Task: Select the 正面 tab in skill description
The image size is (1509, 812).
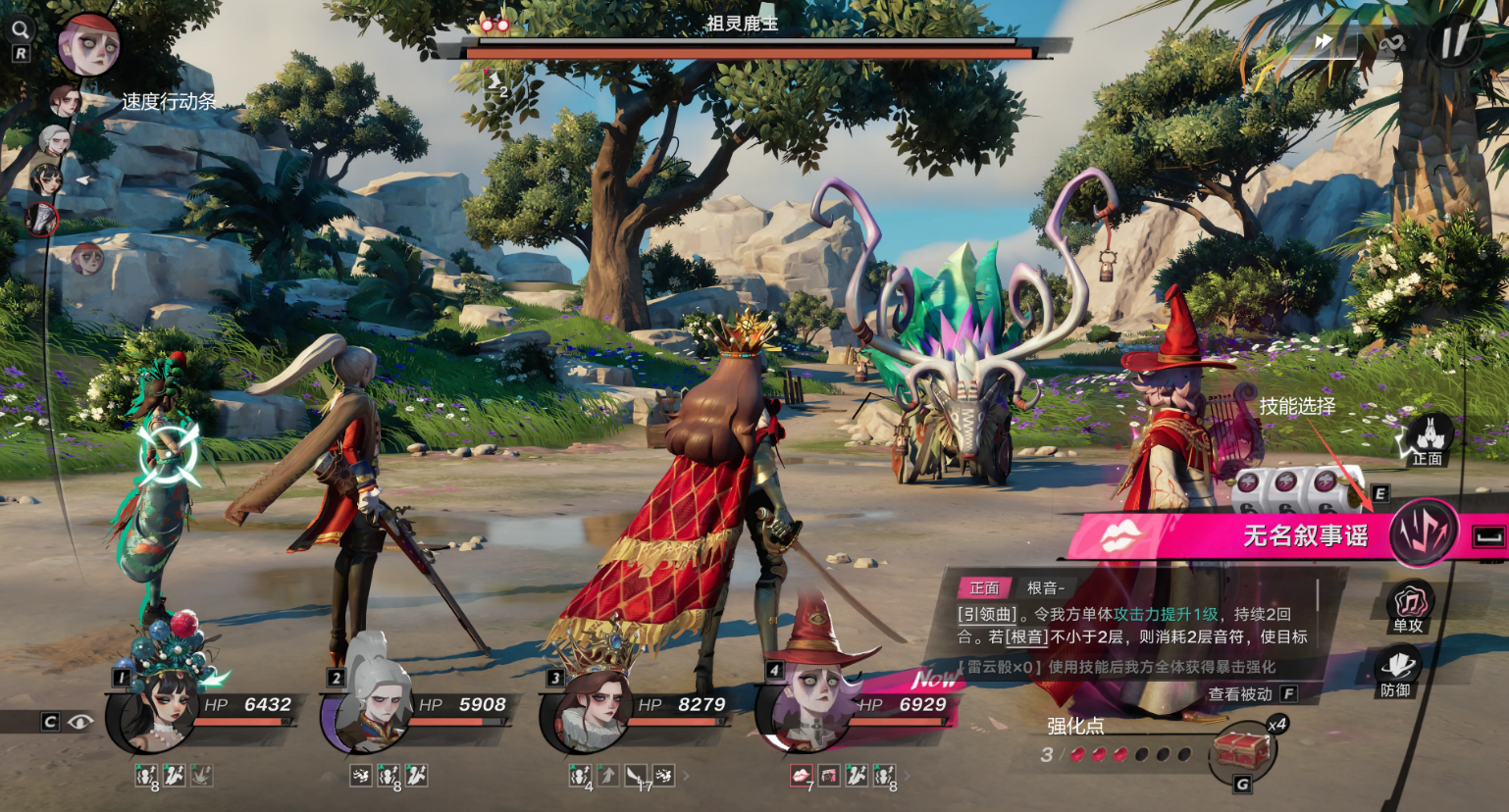Action: [984, 587]
